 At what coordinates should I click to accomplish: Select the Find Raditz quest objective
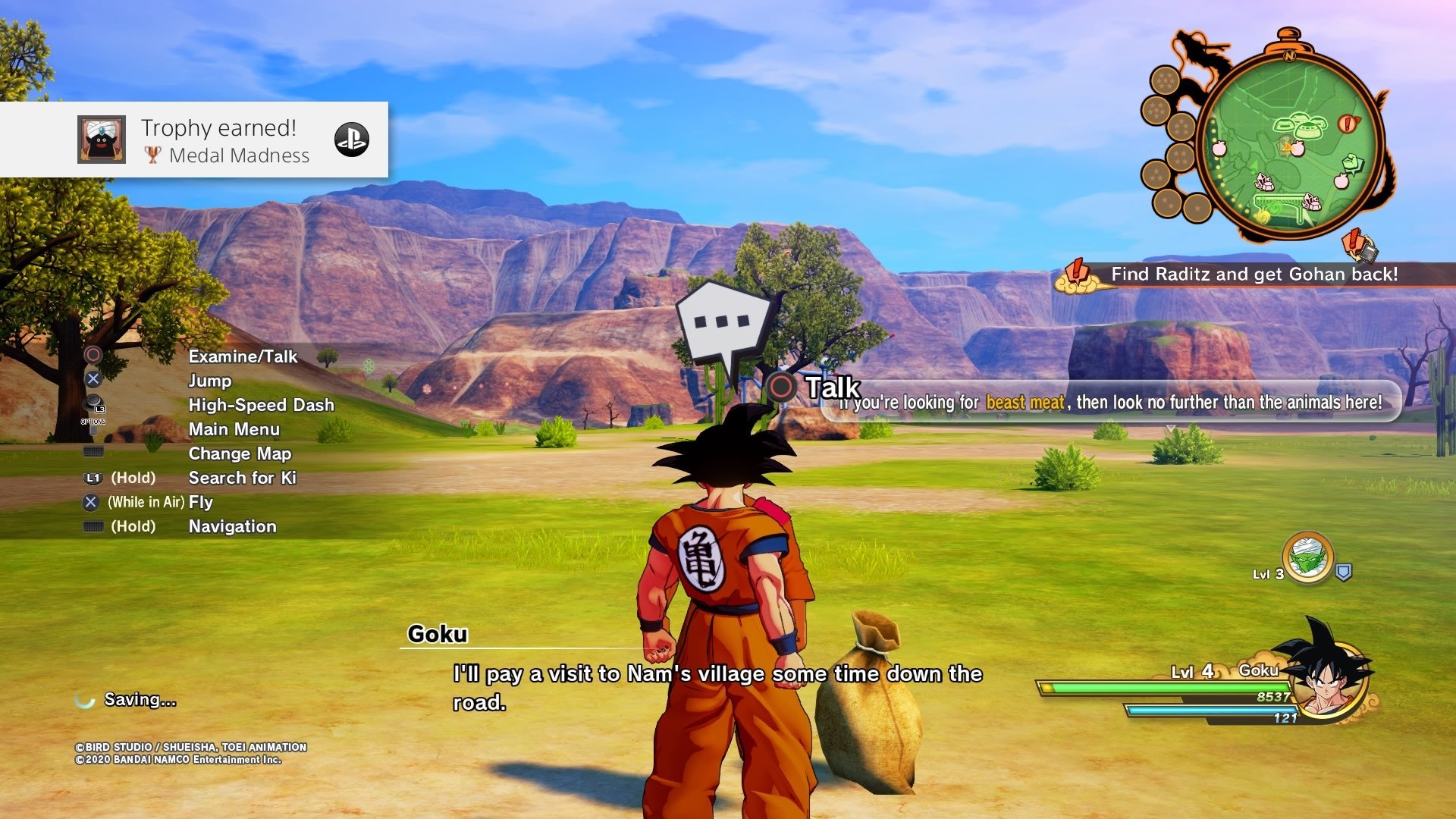1254,275
